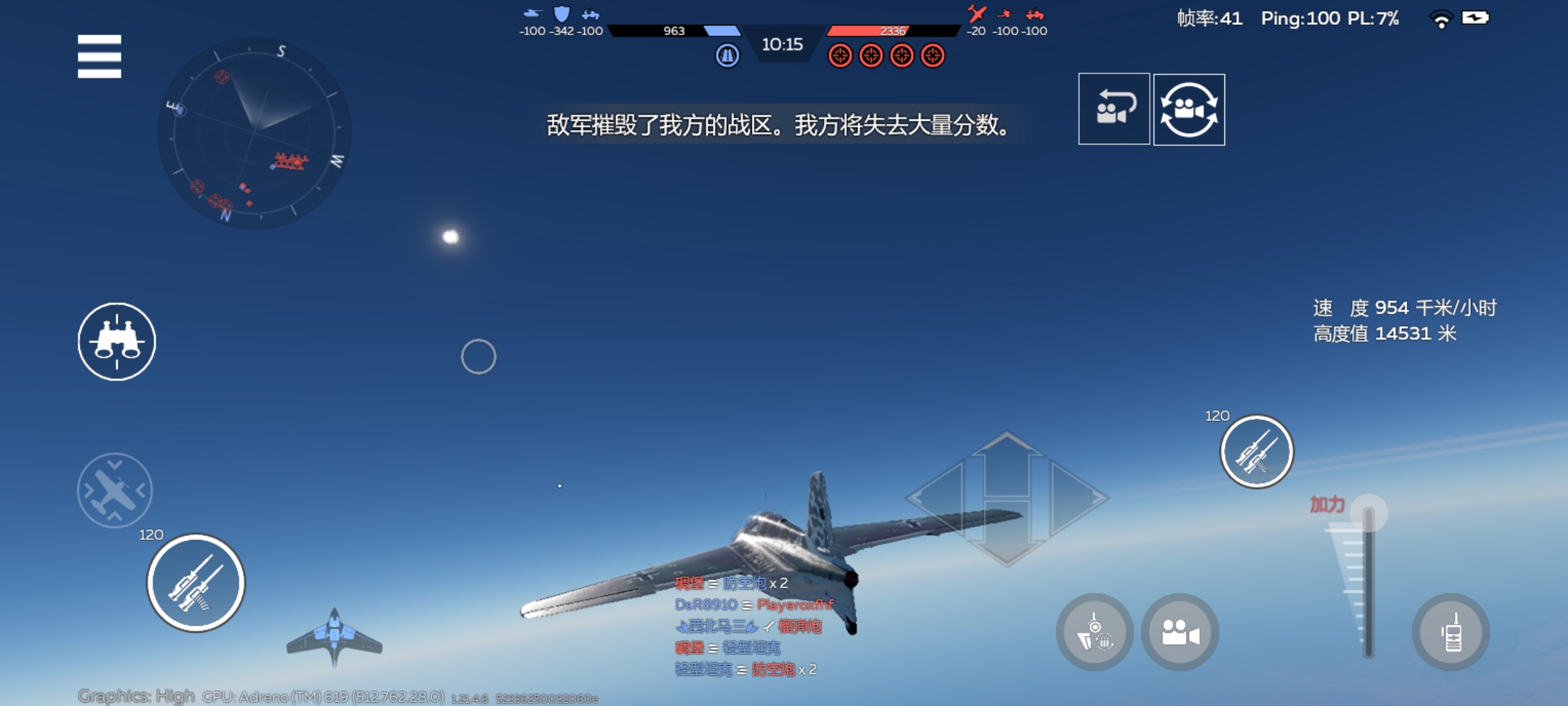Switch camera rotation mode with circular arrows button
Screen dimensions: 1568x706
[1189, 109]
